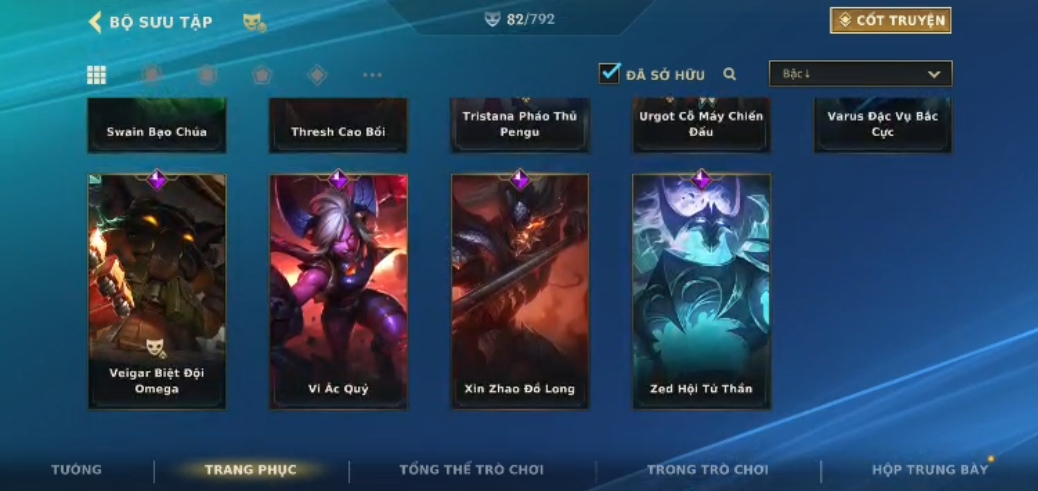
Task: Select Urgot Cỗ Máy Chiến Đấu skin
Action: tap(701, 126)
